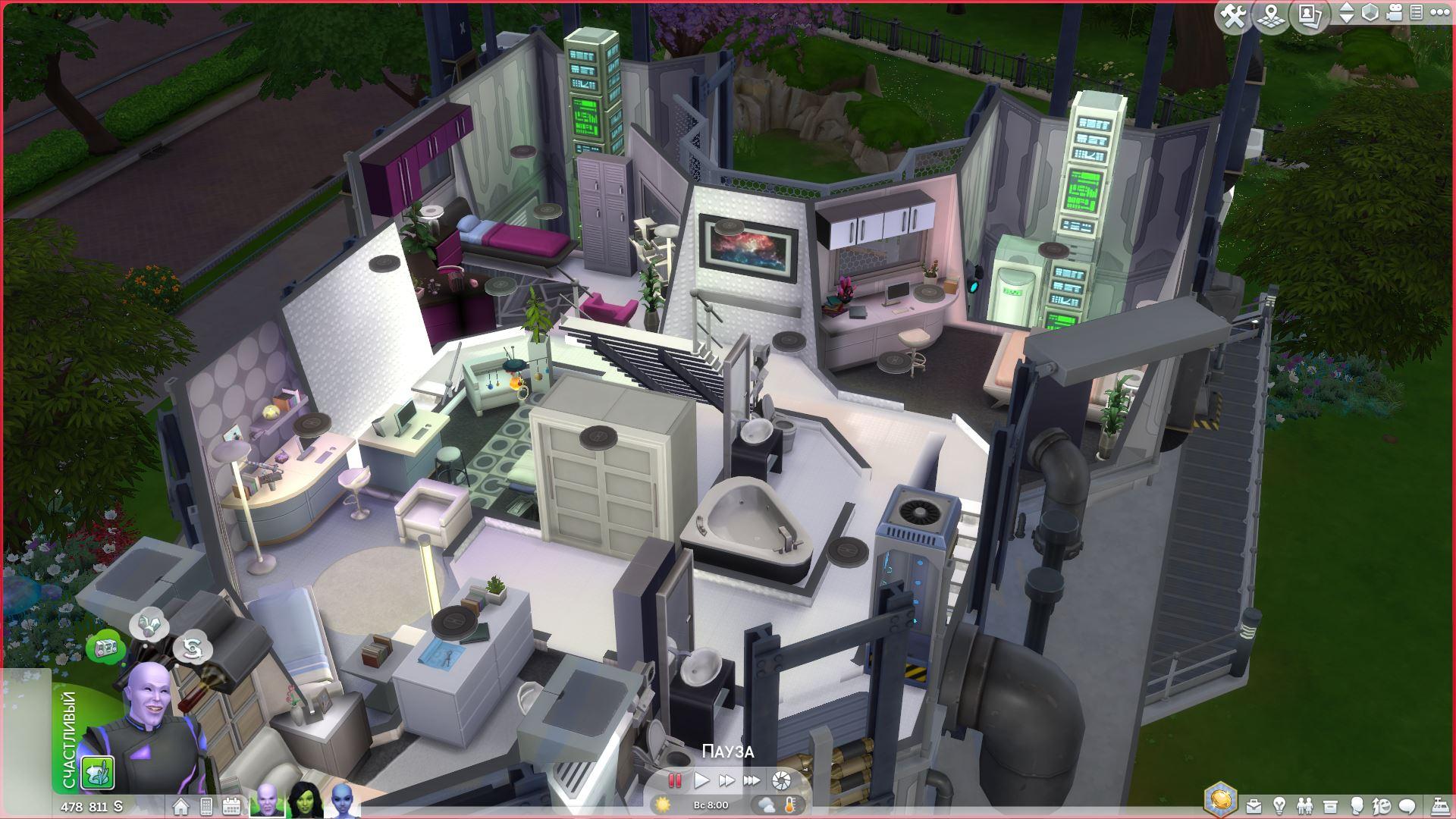This screenshot has height=819, width=1456.
Task: Open the world map view button
Action: 1272,15
